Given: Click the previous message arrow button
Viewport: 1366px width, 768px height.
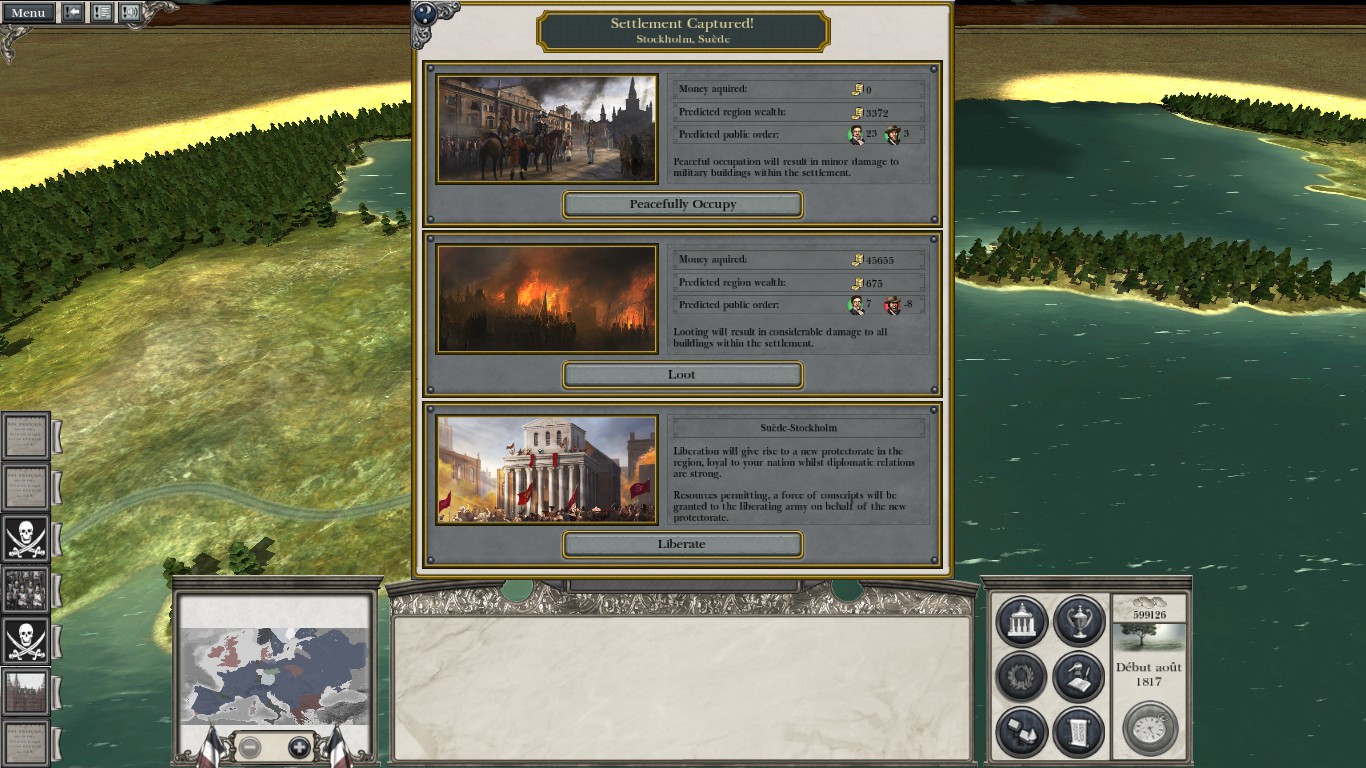Looking at the screenshot, I should (x=73, y=13).
